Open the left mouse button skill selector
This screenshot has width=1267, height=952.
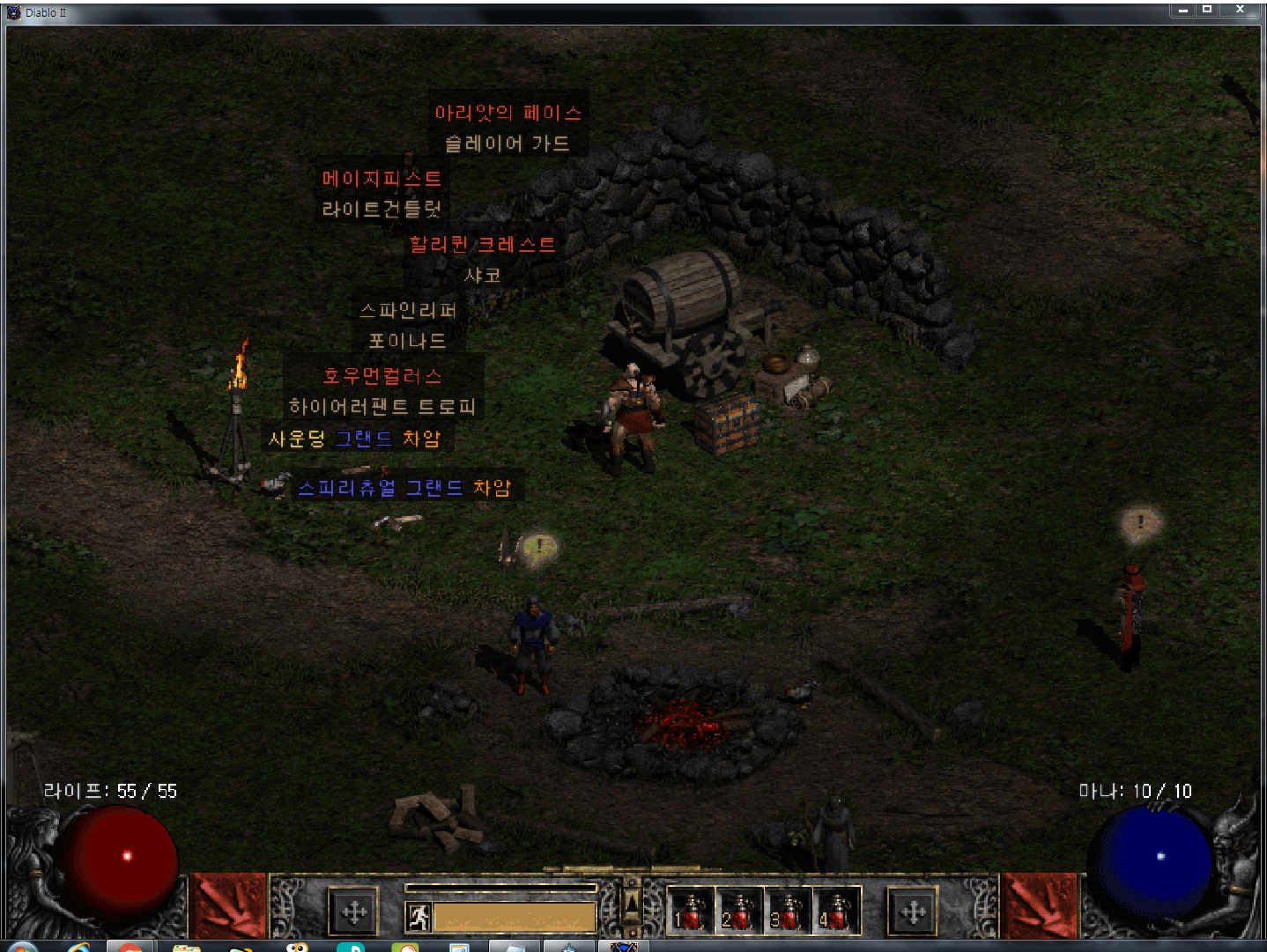point(354,911)
